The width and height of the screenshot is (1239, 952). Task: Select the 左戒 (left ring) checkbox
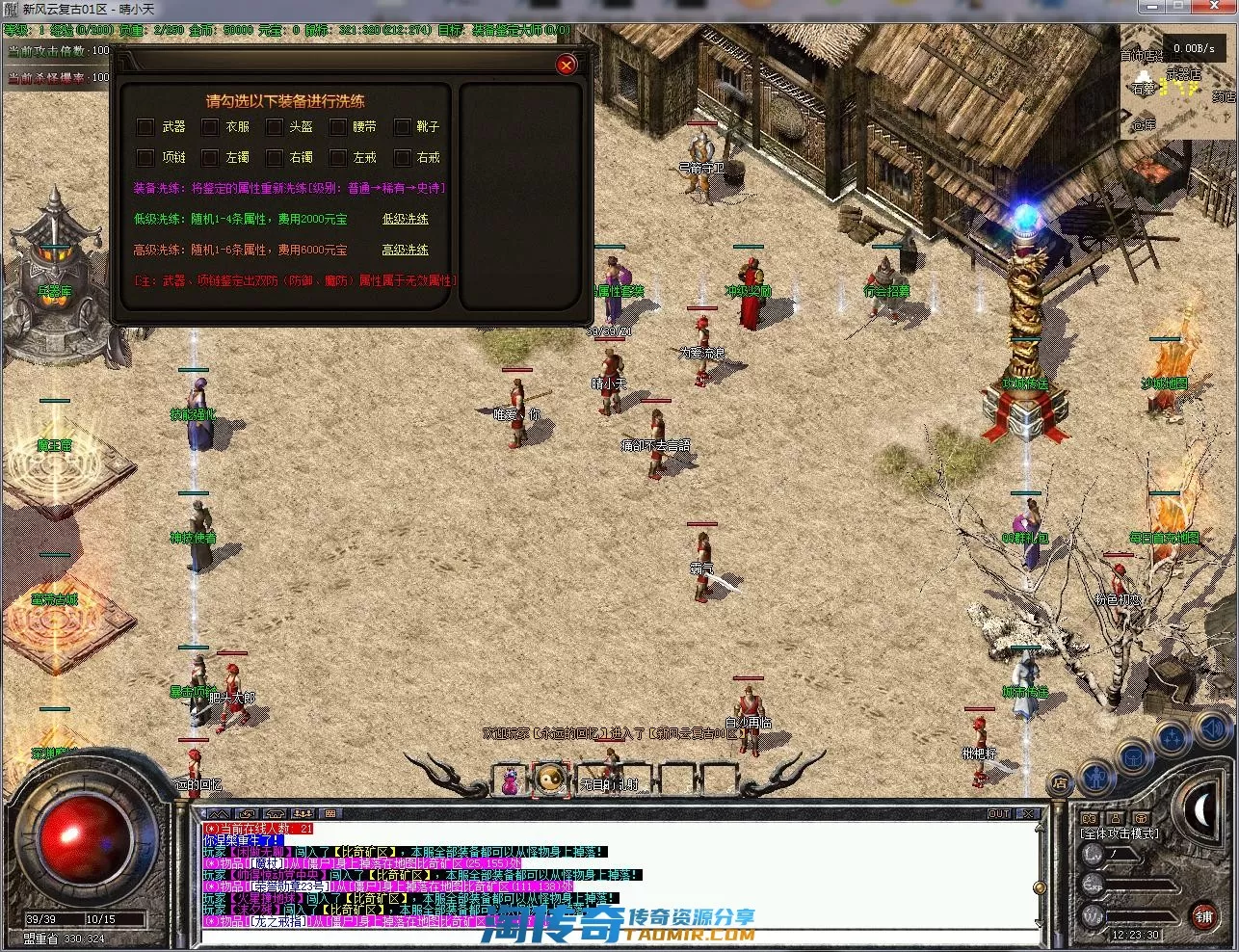[337, 157]
